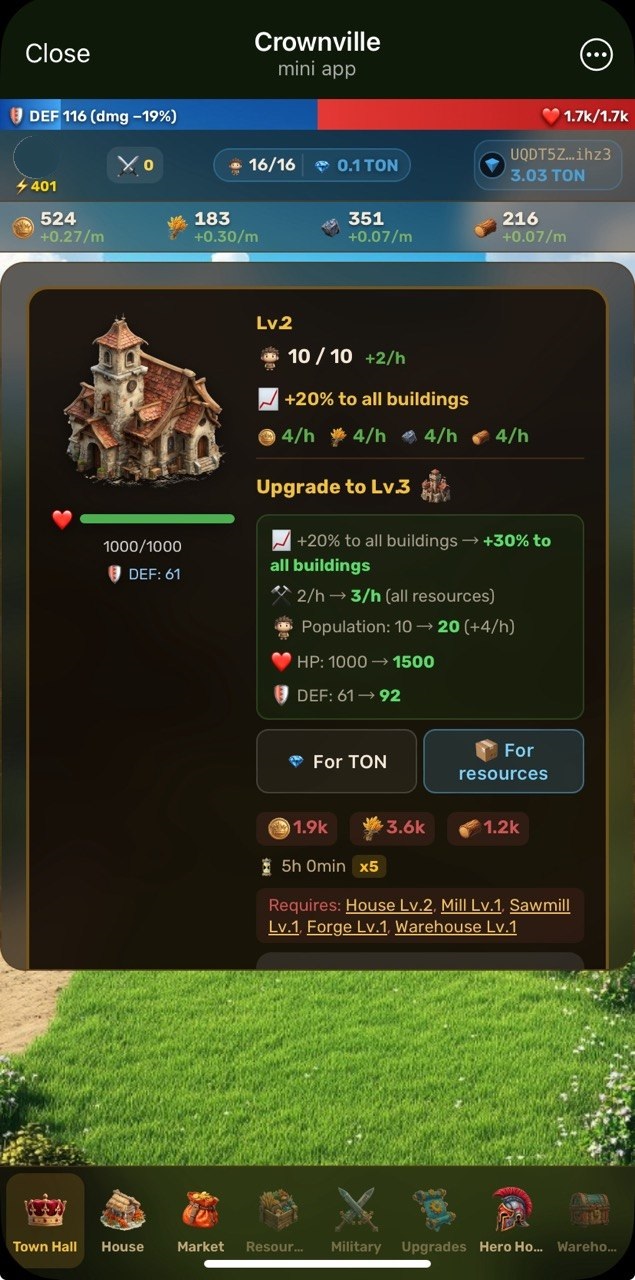Tap the x5 speed-up badge
Viewport: 635px width, 1280px height.
pyautogui.click(x=369, y=866)
